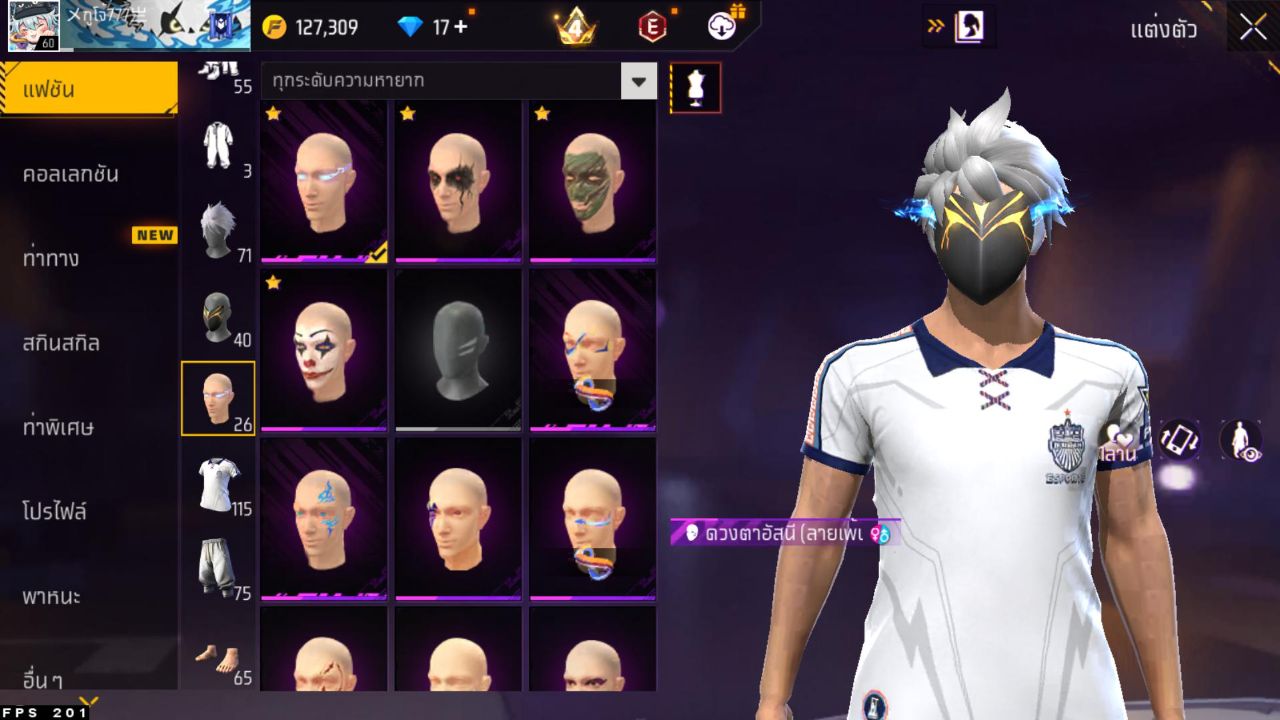Open the mask category in the sidebar
The width and height of the screenshot is (1280, 720).
pos(220,312)
